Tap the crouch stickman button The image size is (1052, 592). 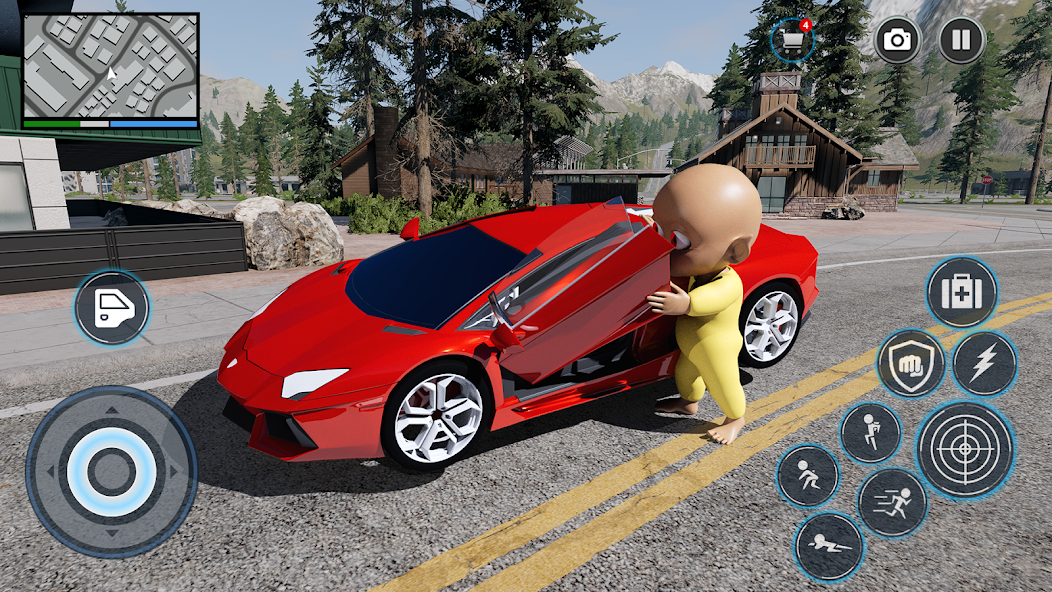pos(808,475)
